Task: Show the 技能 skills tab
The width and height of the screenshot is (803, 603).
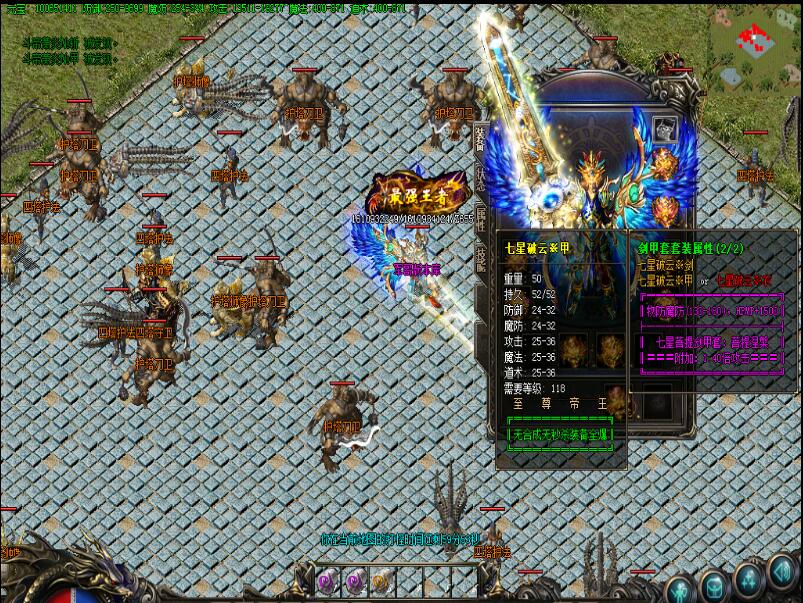Action: point(480,258)
